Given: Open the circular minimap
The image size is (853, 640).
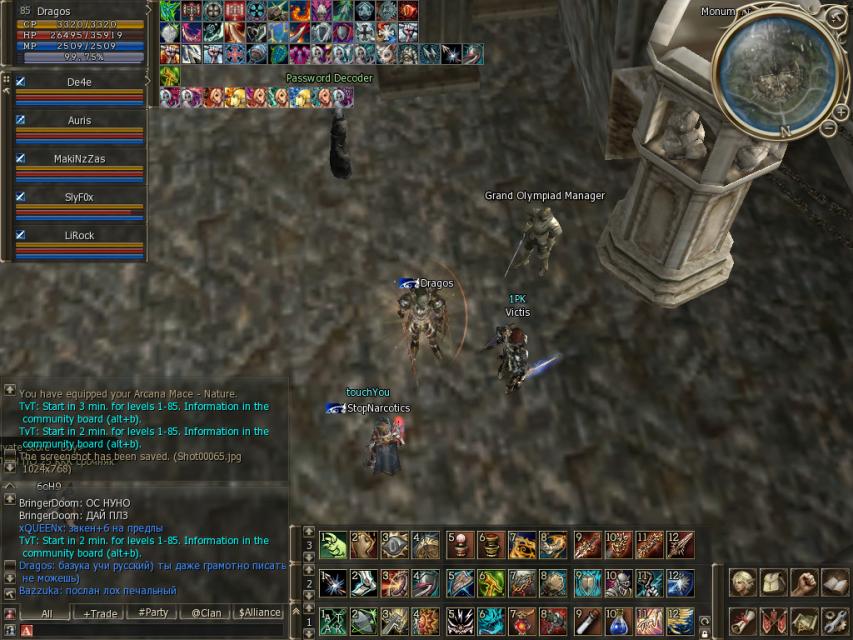Looking at the screenshot, I should point(779,75).
